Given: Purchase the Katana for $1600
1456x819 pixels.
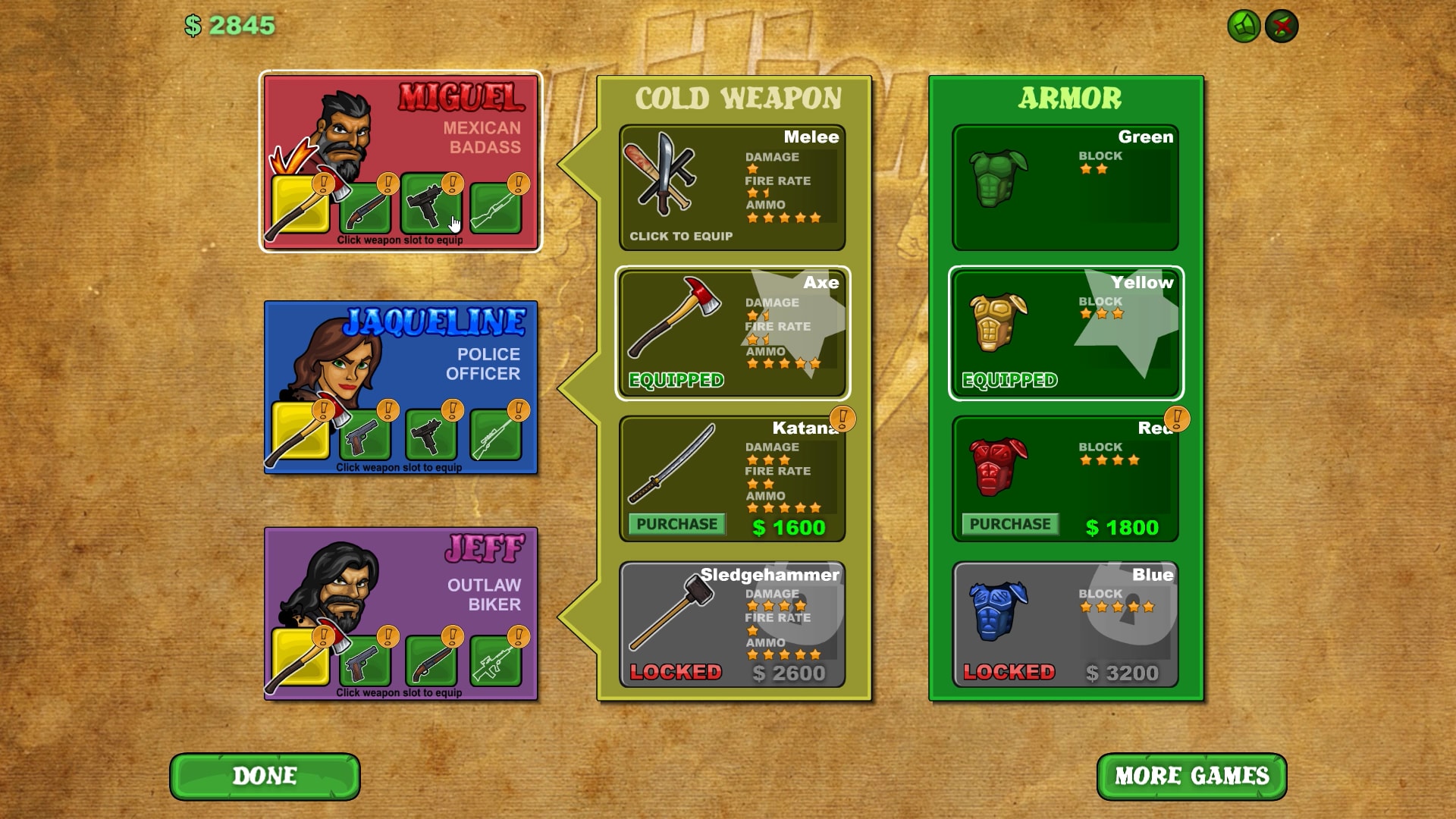Looking at the screenshot, I should (676, 524).
